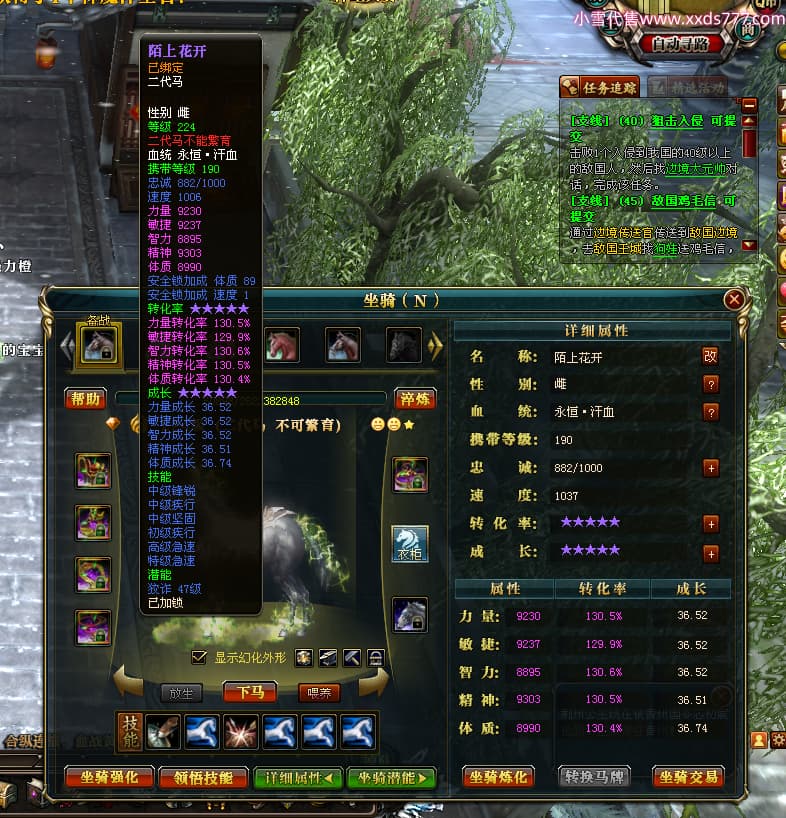Open the 淬炼 tempering button

pos(414,399)
